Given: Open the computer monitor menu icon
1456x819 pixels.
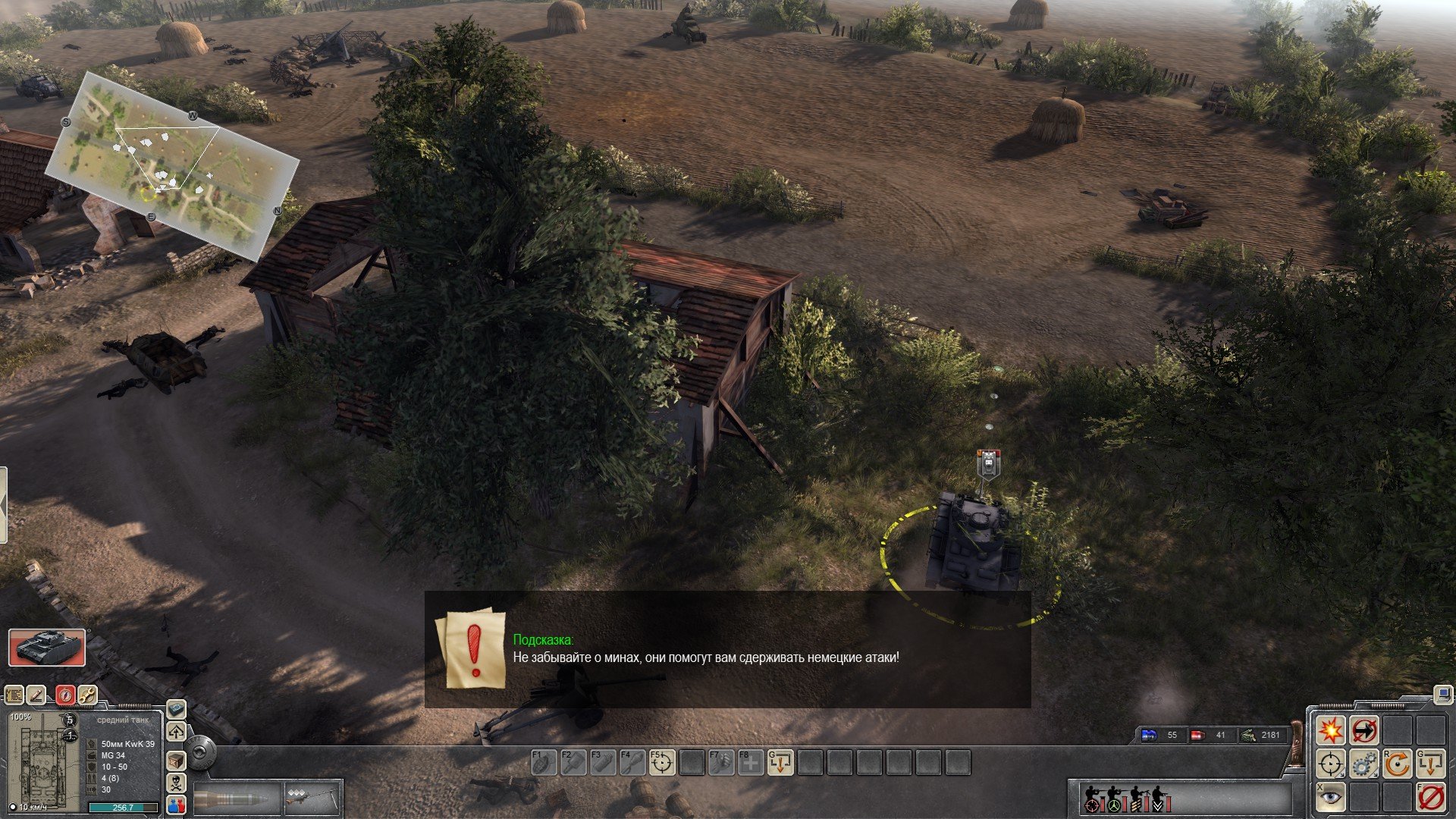Looking at the screenshot, I should coord(1442,693).
